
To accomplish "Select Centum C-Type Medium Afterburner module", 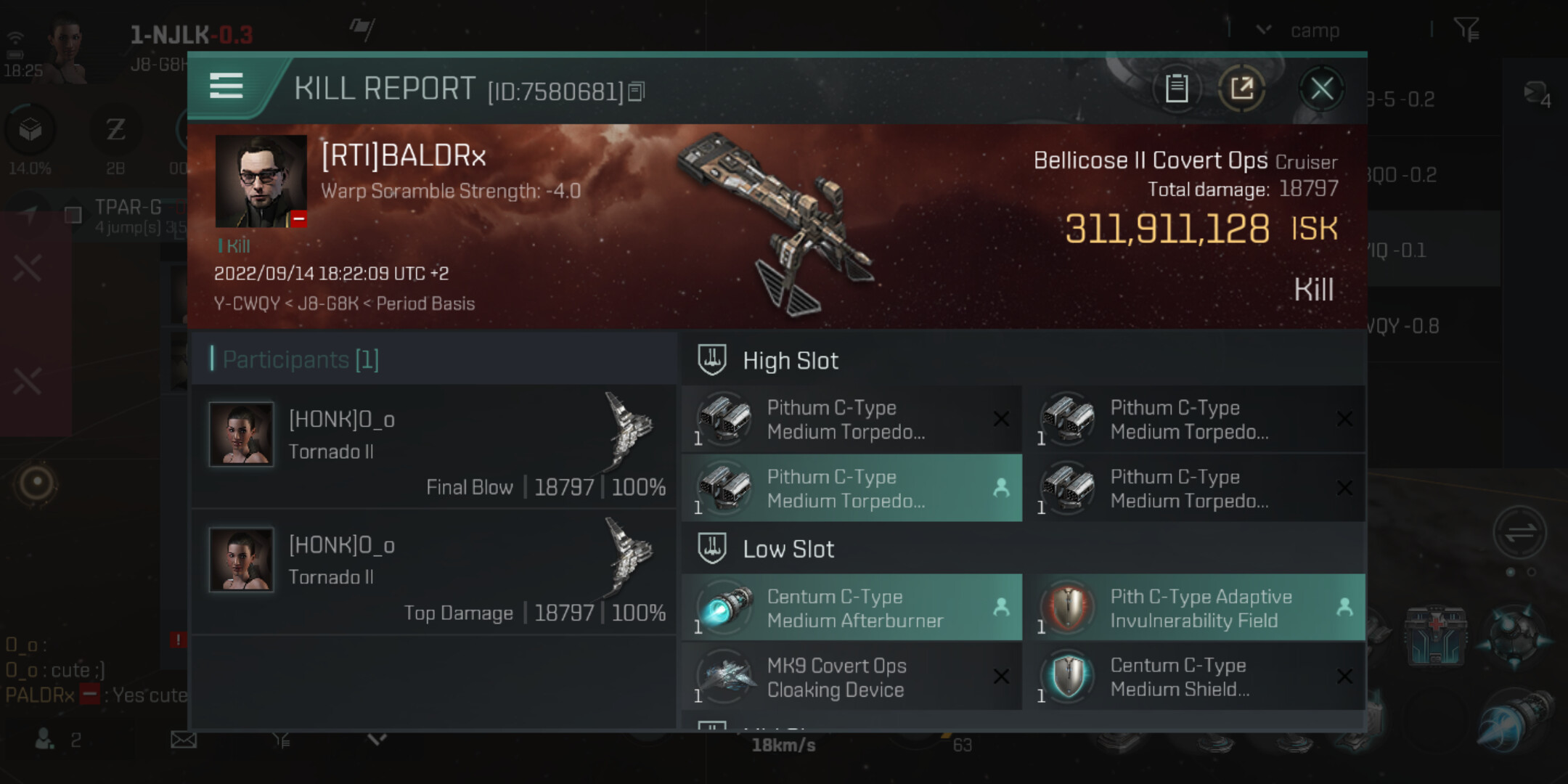I will [852, 608].
